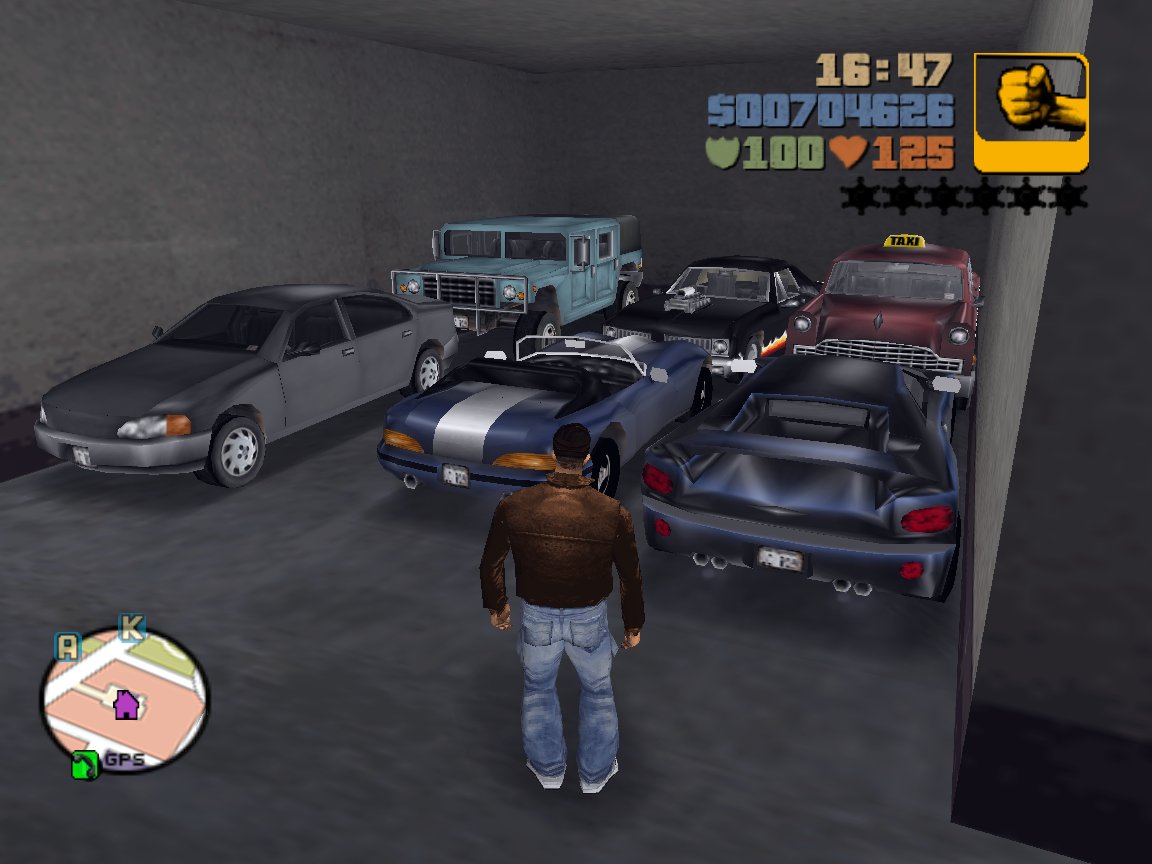Click the green GPS phone icon
The image size is (1152, 864).
86,766
